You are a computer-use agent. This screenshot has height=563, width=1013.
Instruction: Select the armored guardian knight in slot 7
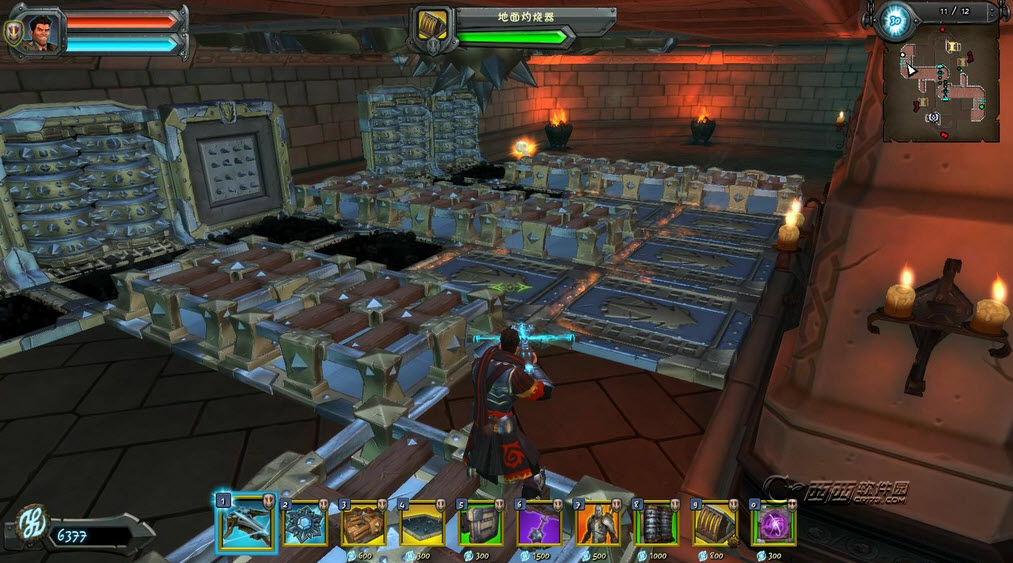(595, 524)
